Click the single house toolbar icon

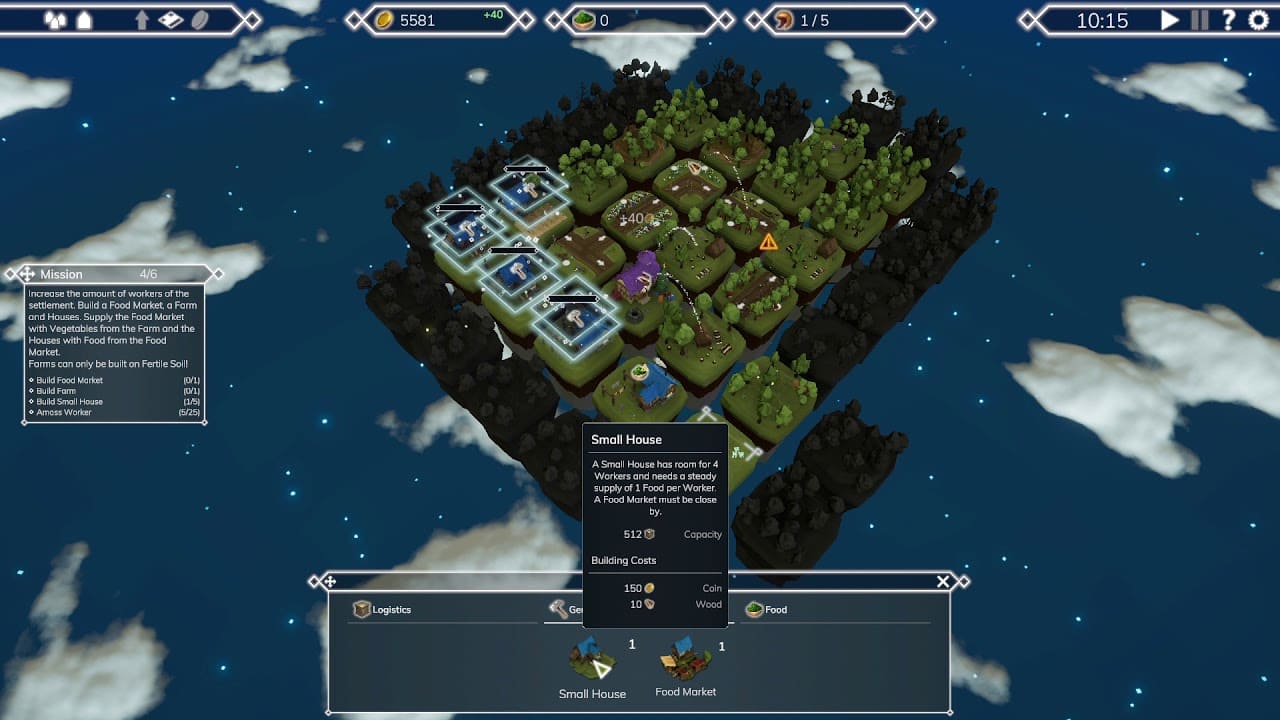pos(85,20)
